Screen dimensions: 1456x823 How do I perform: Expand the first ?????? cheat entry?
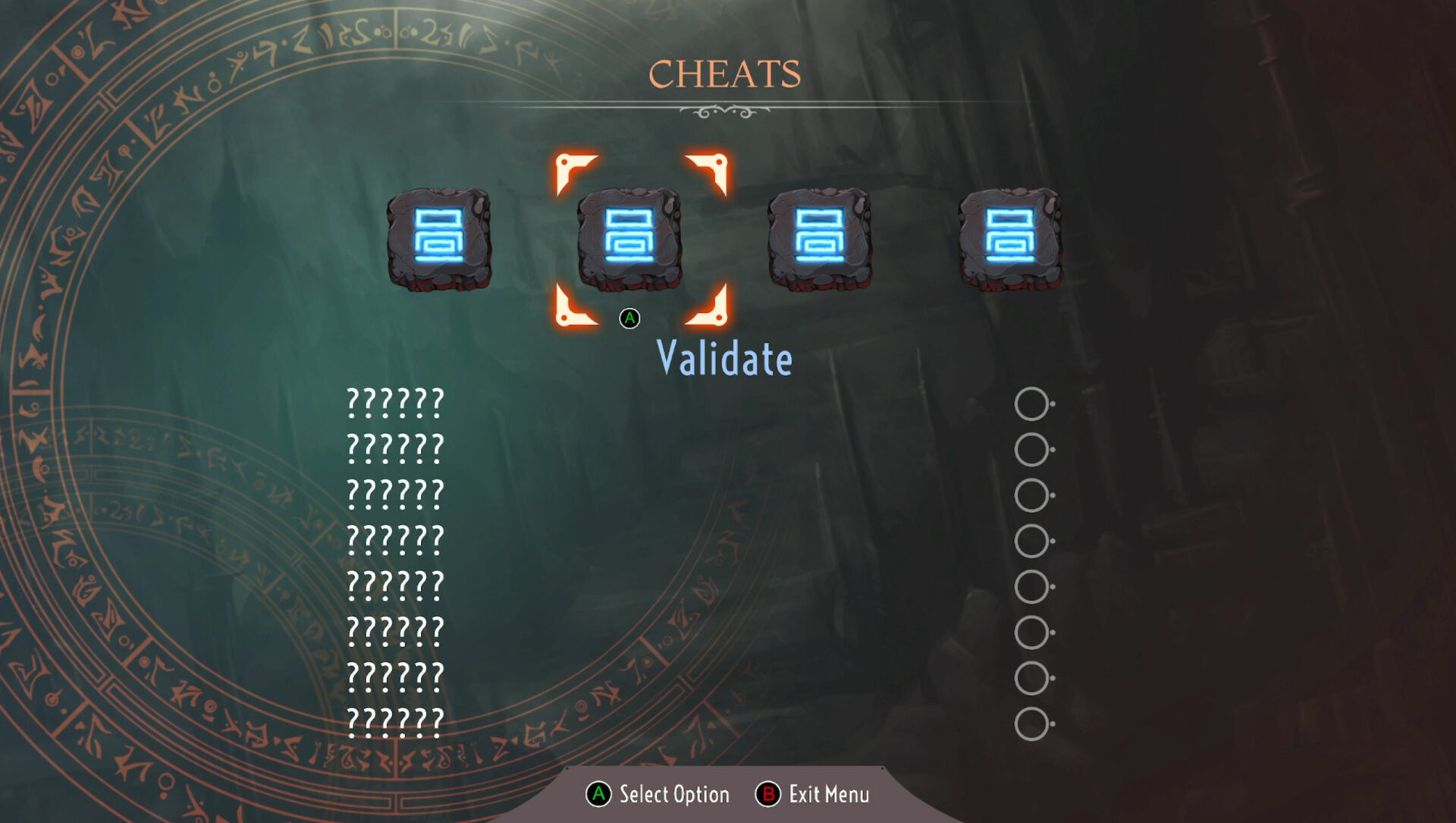tap(394, 401)
